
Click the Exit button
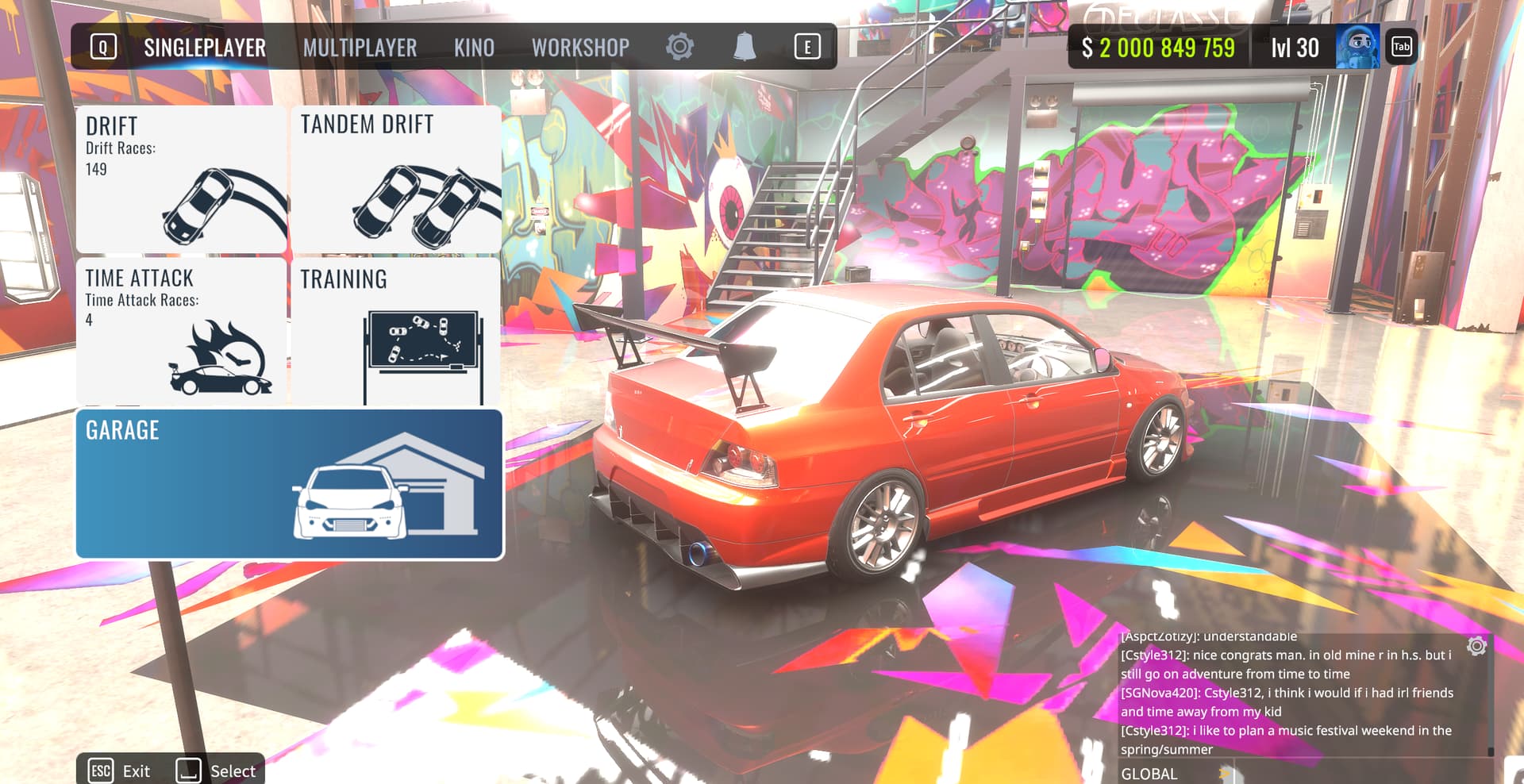coord(121,771)
